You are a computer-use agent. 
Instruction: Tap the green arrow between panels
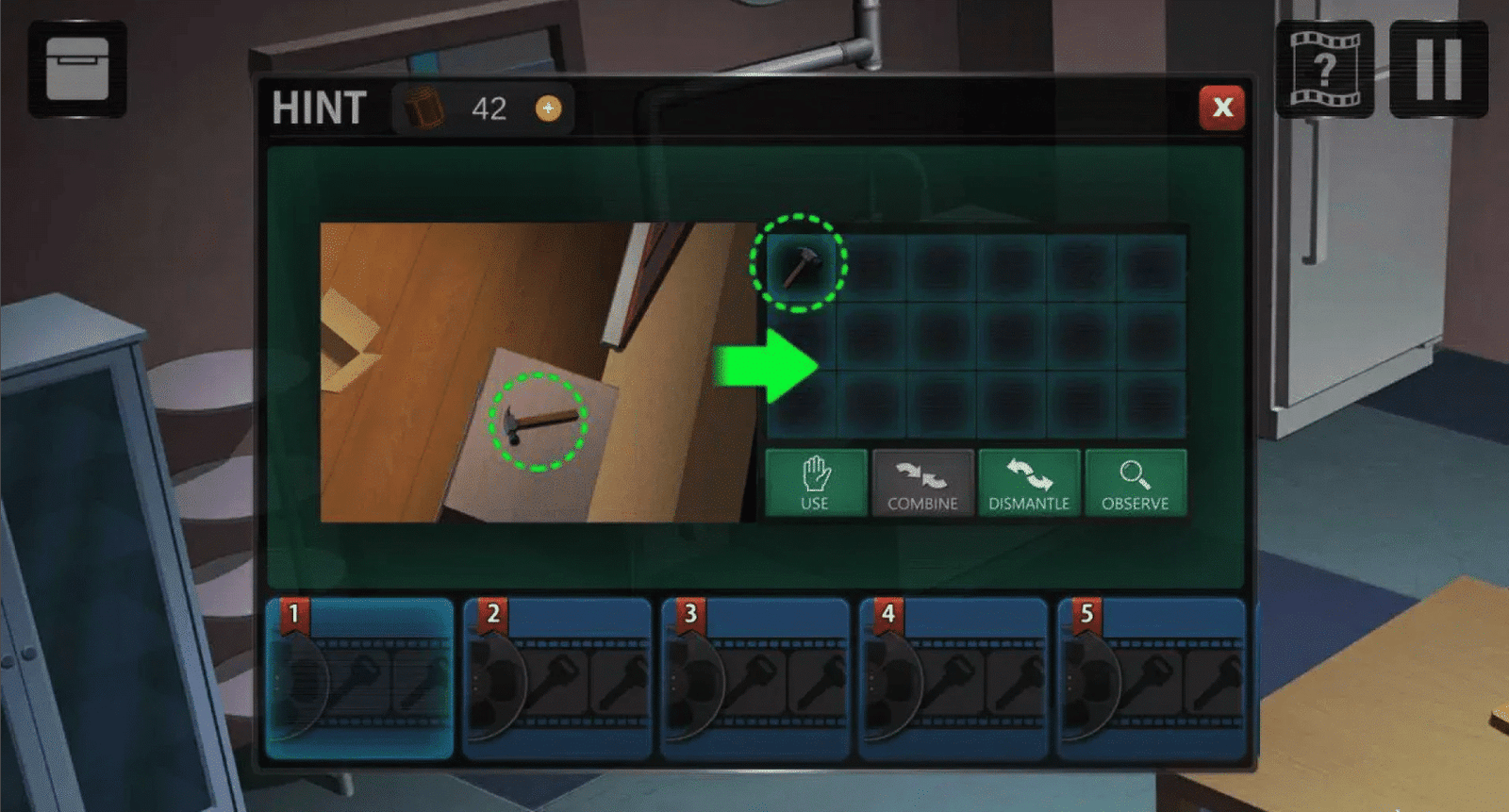coord(769,368)
